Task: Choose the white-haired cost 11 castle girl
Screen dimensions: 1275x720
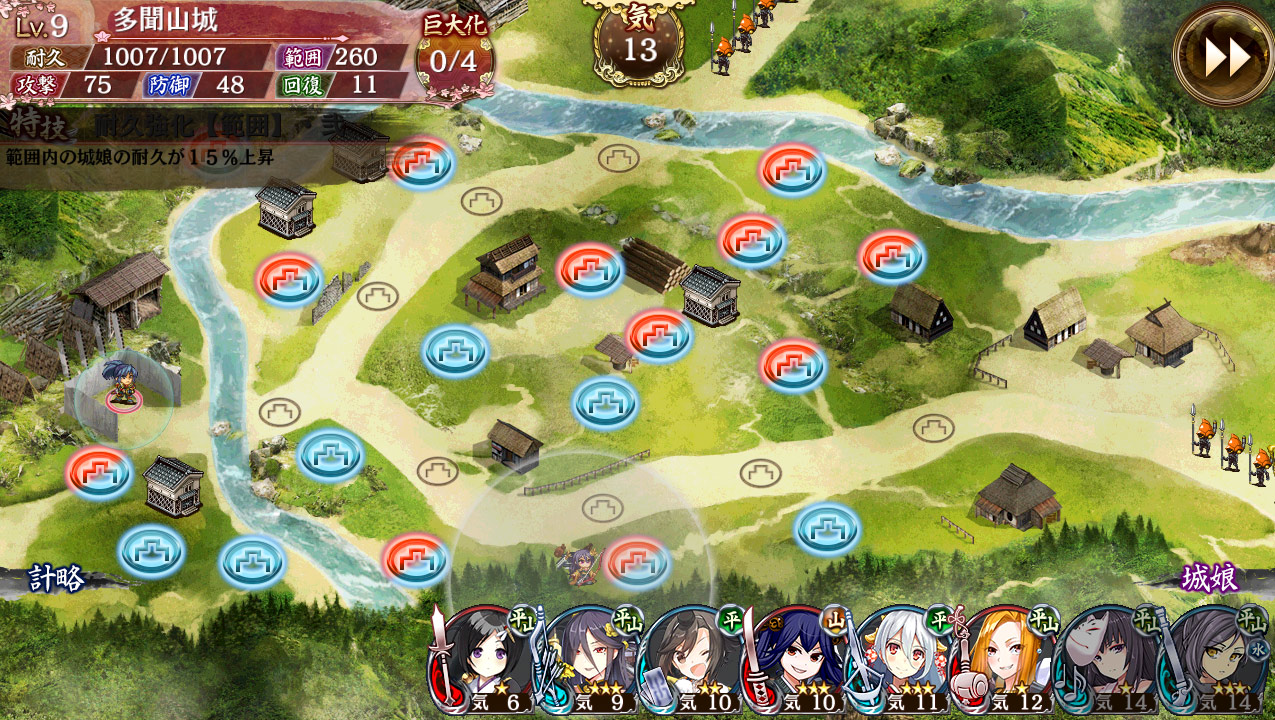Action: pos(900,660)
